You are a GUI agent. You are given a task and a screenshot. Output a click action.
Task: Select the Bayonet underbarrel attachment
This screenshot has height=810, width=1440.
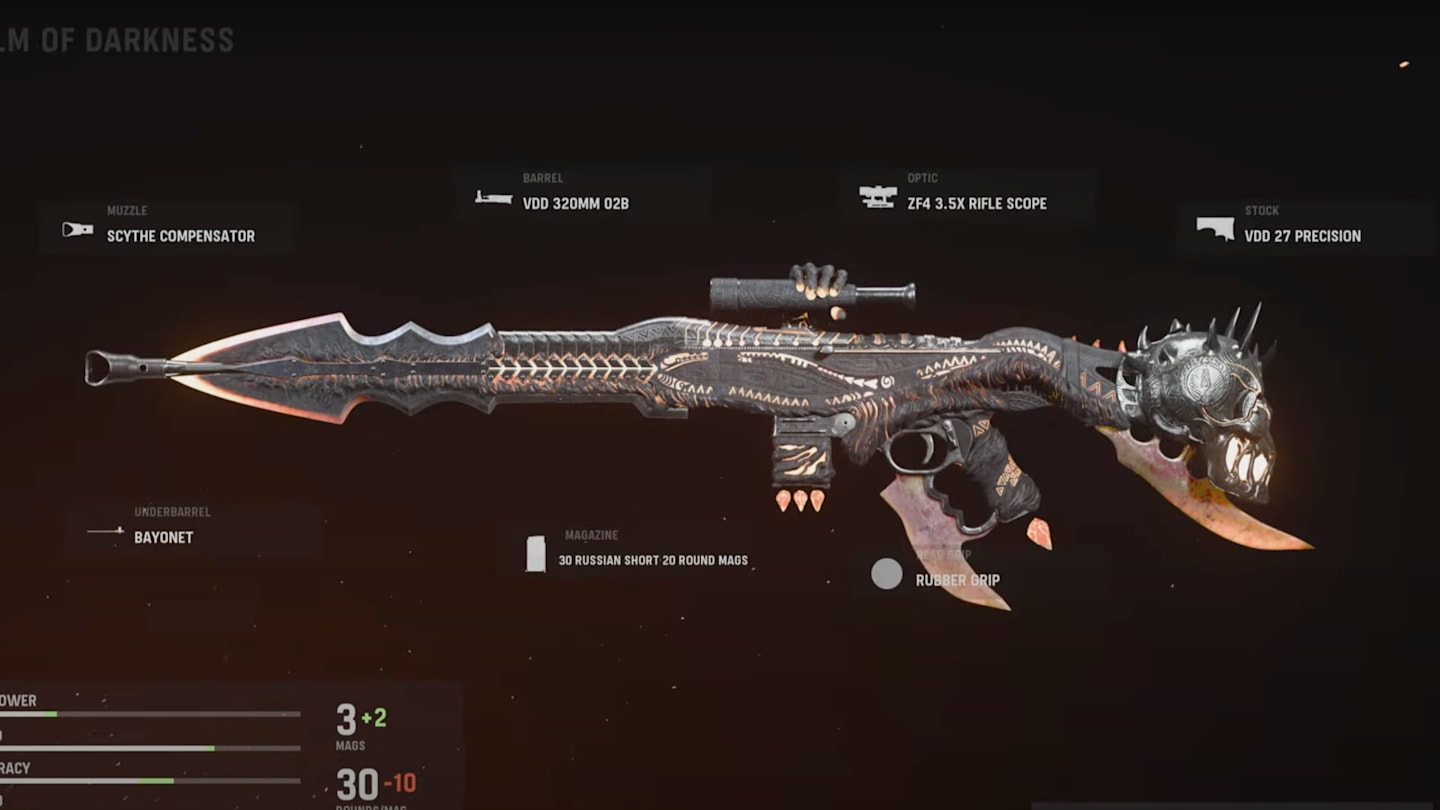pyautogui.click(x=192, y=529)
